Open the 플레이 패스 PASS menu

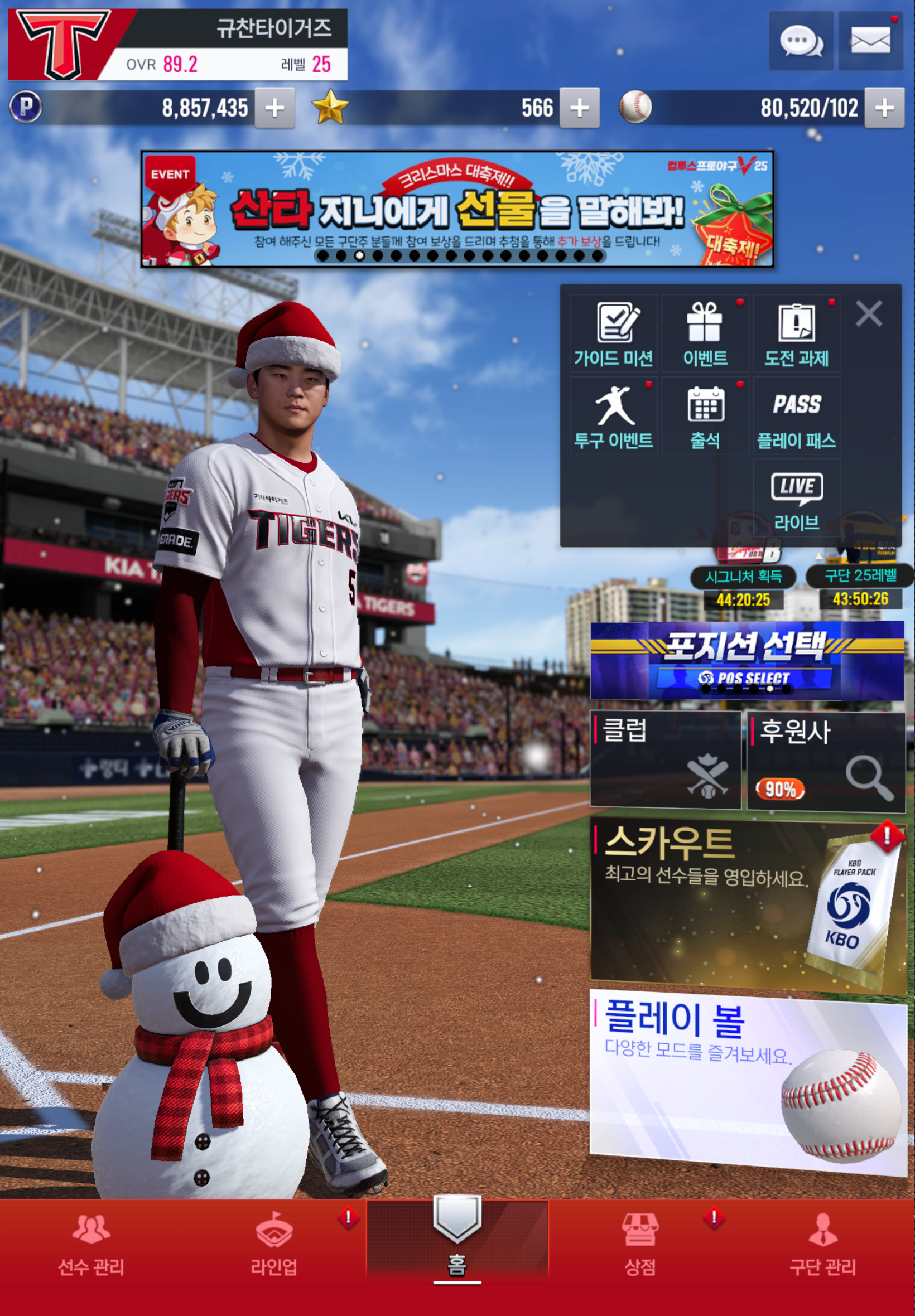(796, 417)
